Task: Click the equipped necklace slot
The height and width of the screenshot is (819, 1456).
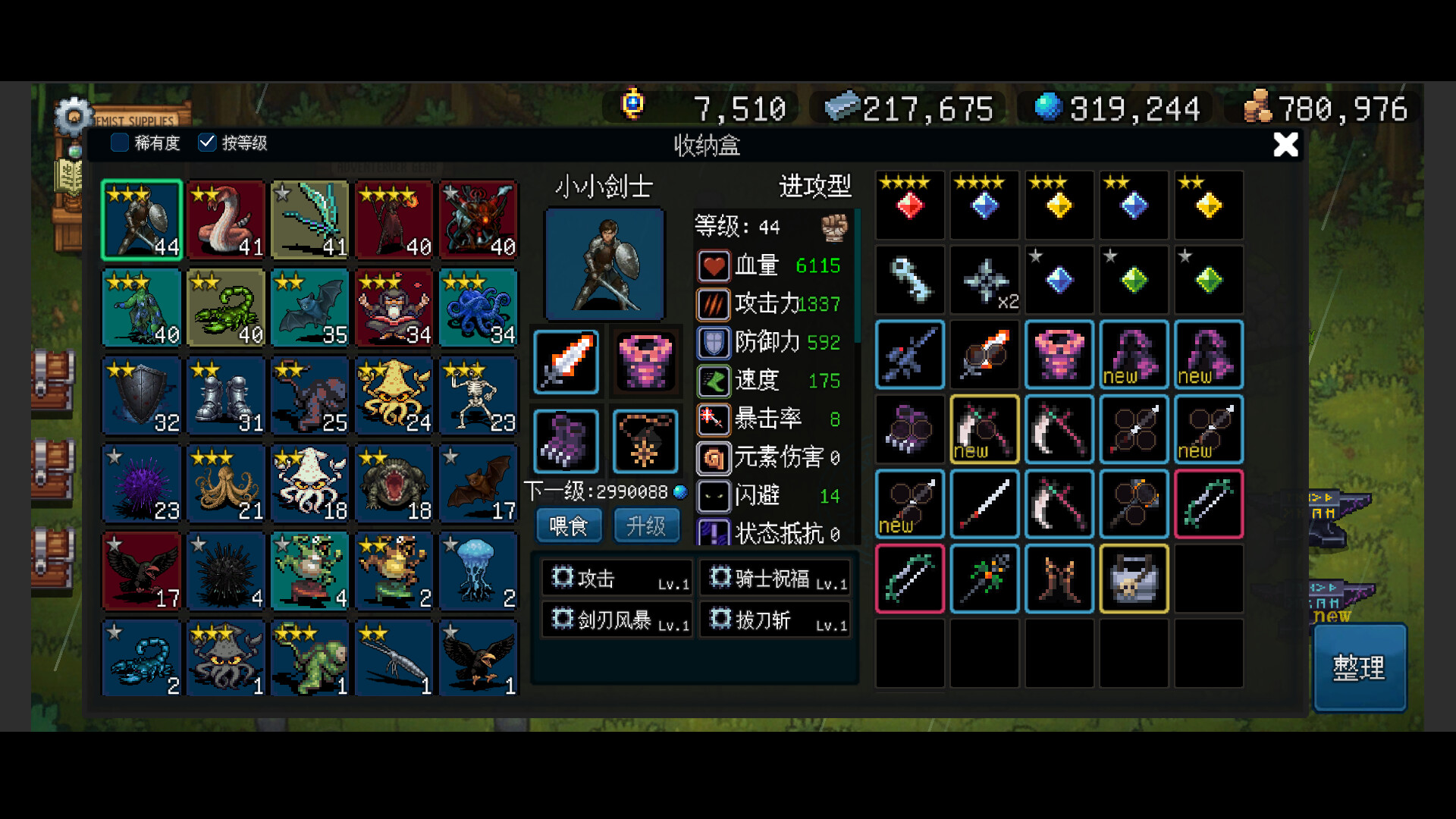Action: (x=645, y=441)
